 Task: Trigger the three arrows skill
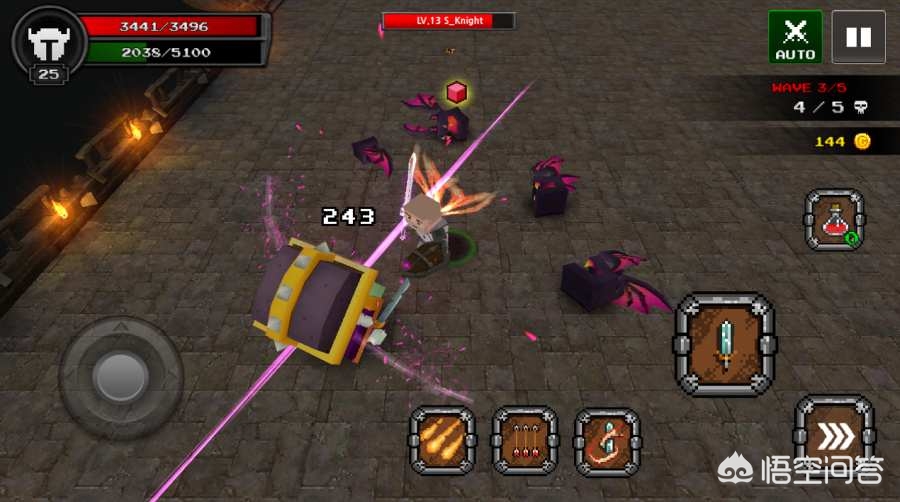click(525, 441)
